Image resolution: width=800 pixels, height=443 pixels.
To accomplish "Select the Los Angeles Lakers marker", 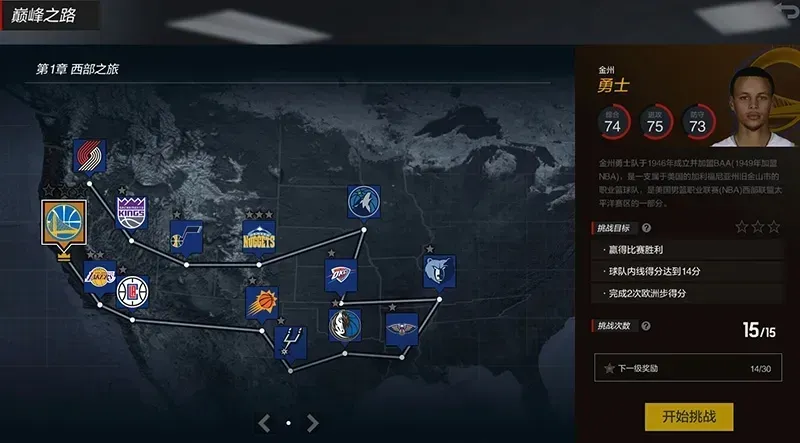I will point(99,277).
